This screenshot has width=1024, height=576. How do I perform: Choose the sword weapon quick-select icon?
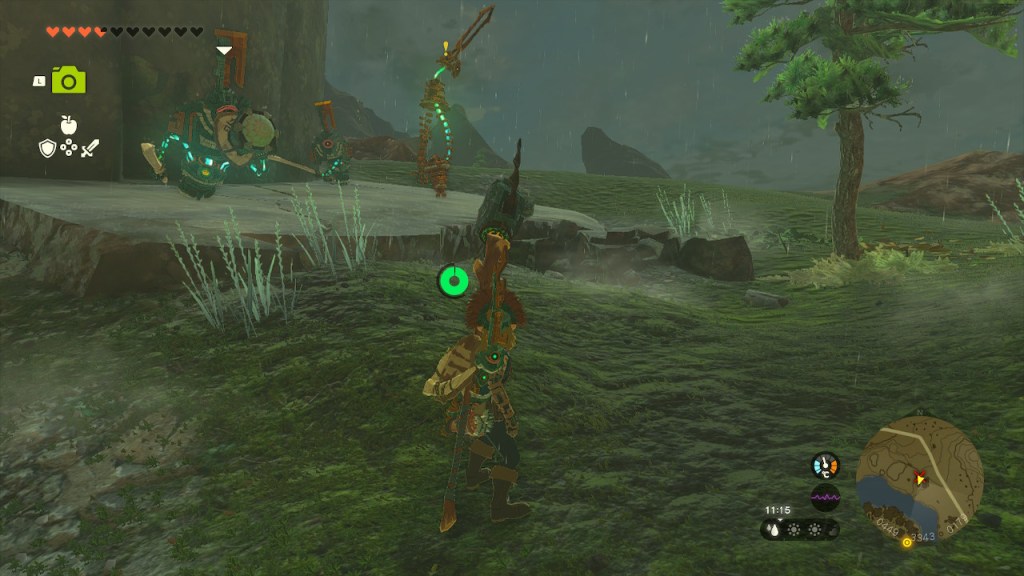tap(90, 149)
